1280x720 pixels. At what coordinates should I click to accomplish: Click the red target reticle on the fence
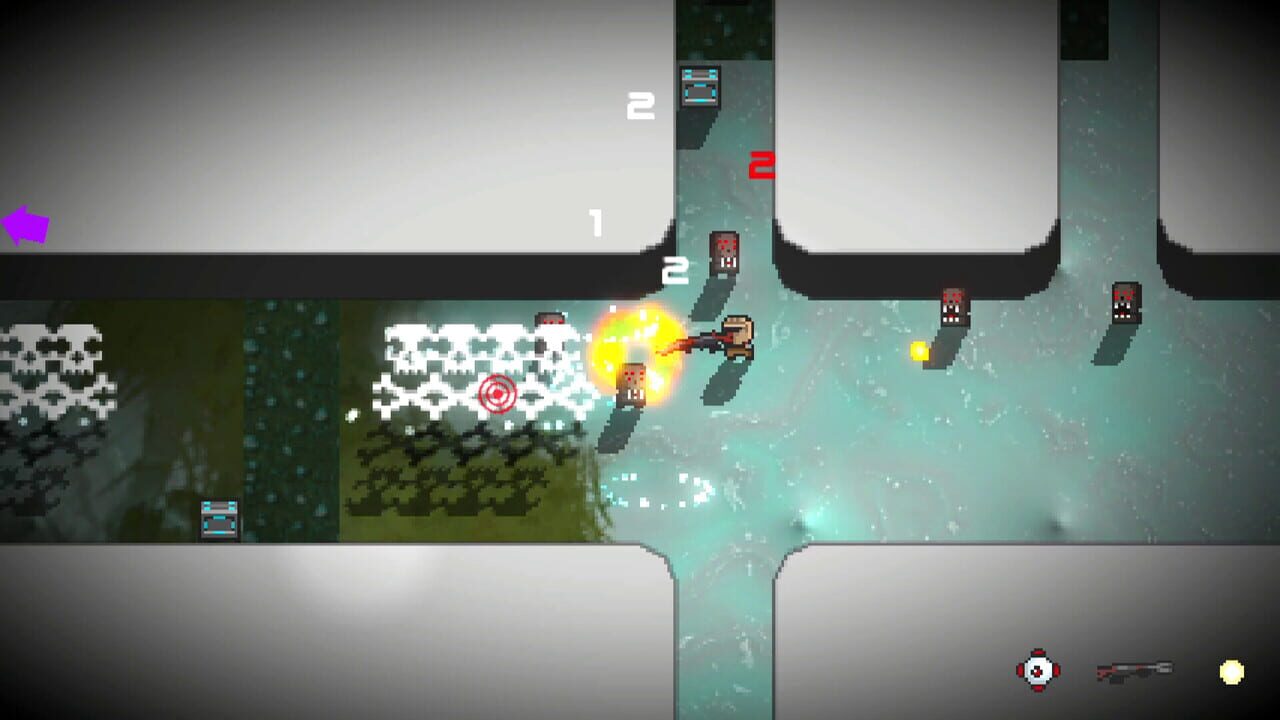pyautogui.click(x=497, y=396)
